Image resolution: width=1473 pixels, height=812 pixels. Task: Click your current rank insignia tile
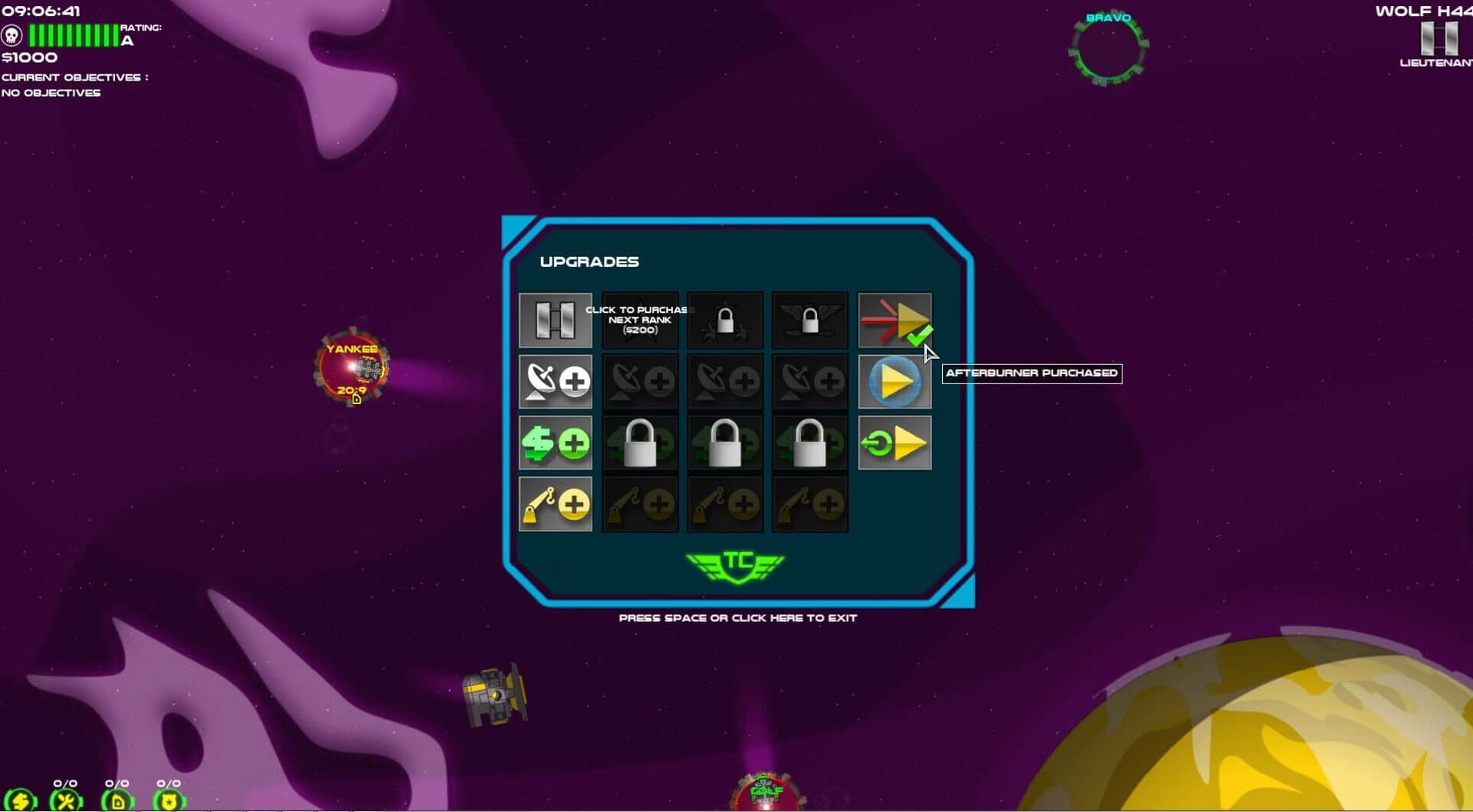[x=555, y=320]
